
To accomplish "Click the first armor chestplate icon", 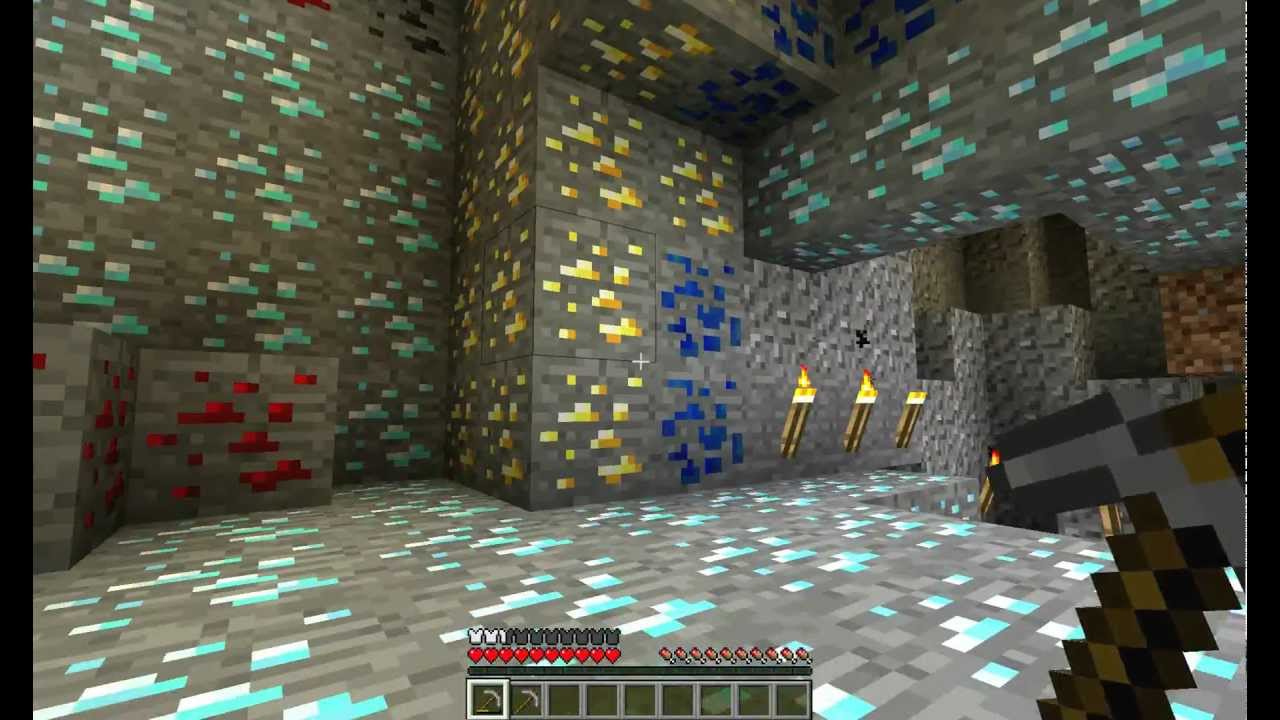I will [x=474, y=636].
